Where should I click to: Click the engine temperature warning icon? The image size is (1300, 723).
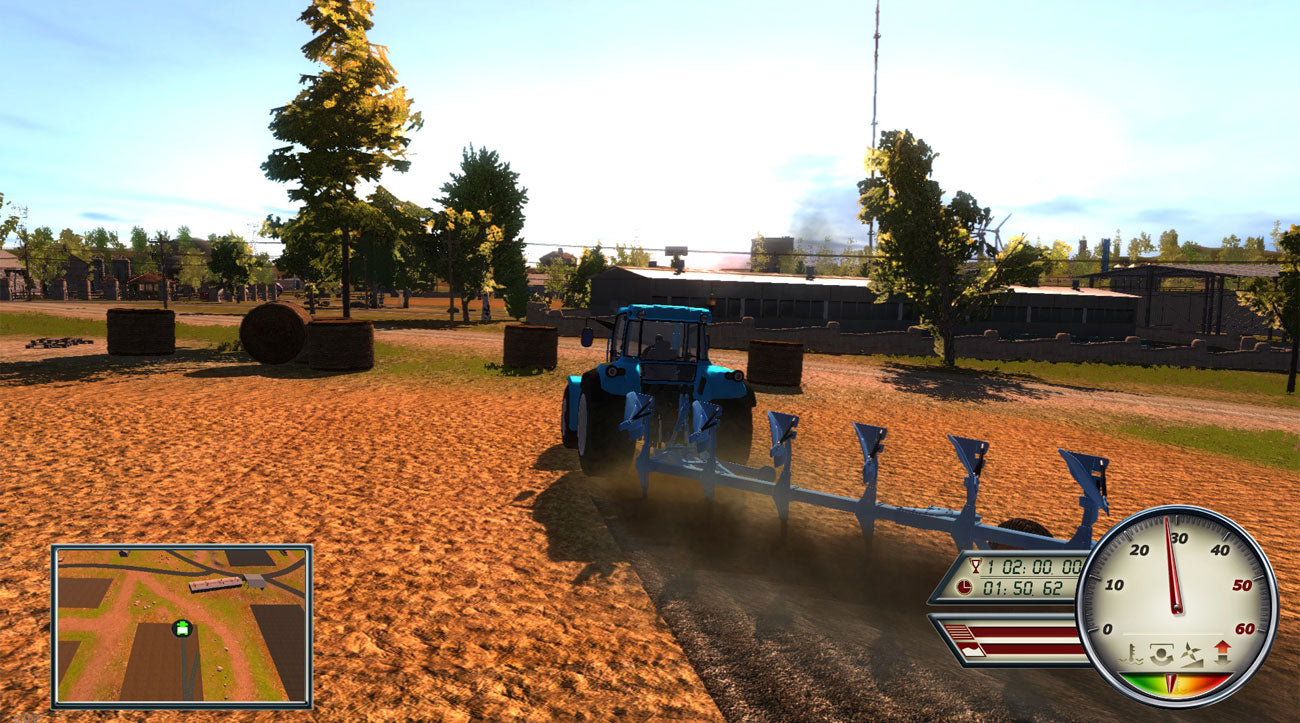click(x=1131, y=653)
